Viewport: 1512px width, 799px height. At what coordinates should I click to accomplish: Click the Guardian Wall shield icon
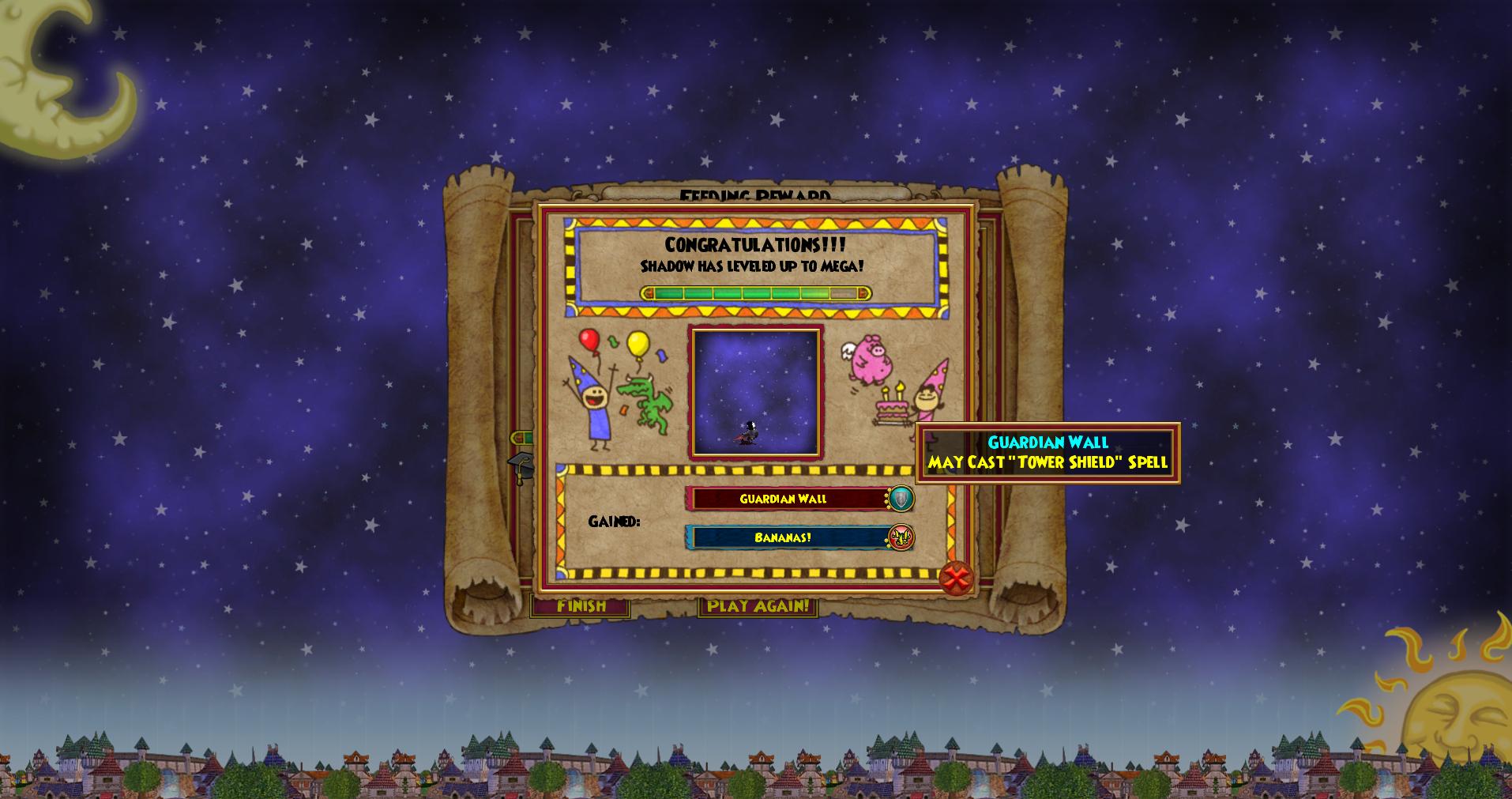(901, 499)
